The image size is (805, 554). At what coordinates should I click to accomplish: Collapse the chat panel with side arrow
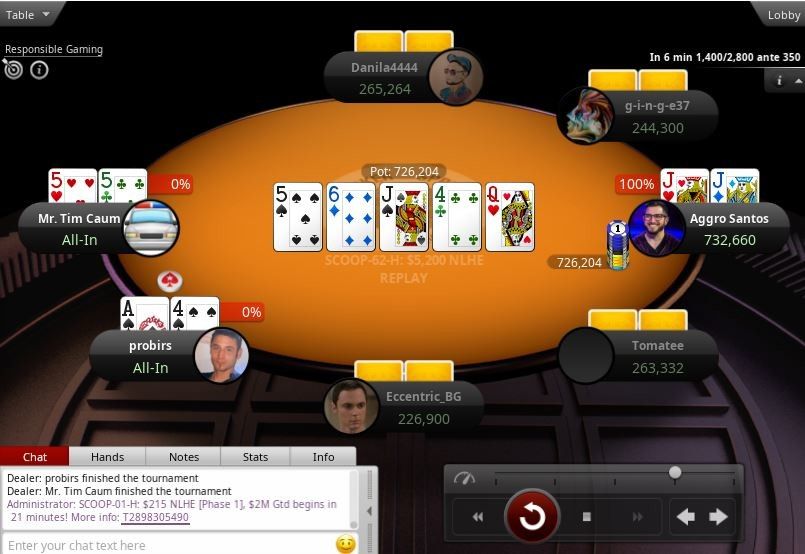coord(368,511)
